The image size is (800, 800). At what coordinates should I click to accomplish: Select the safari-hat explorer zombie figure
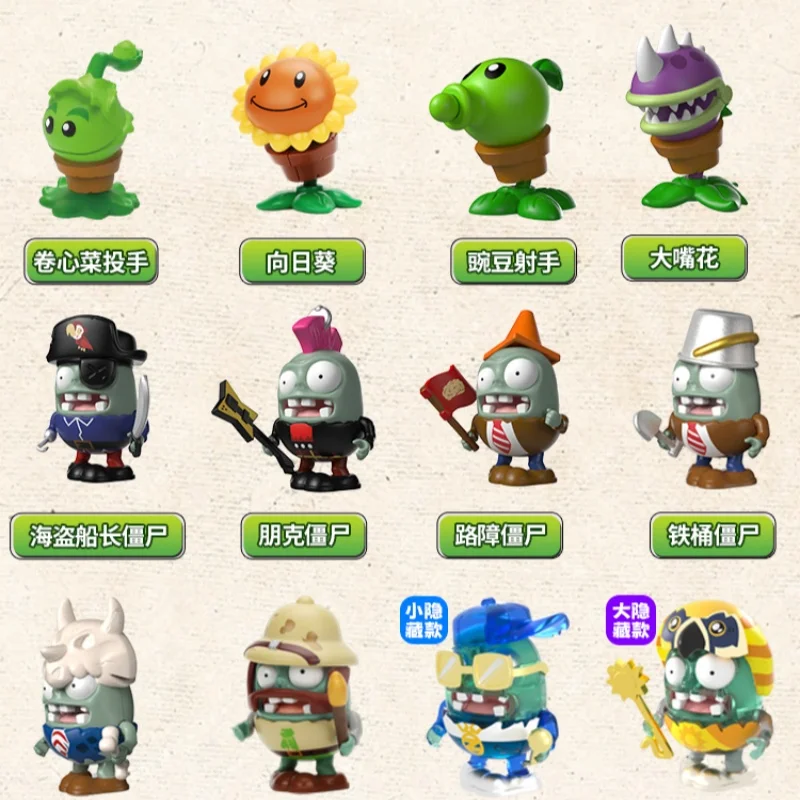coord(300,700)
